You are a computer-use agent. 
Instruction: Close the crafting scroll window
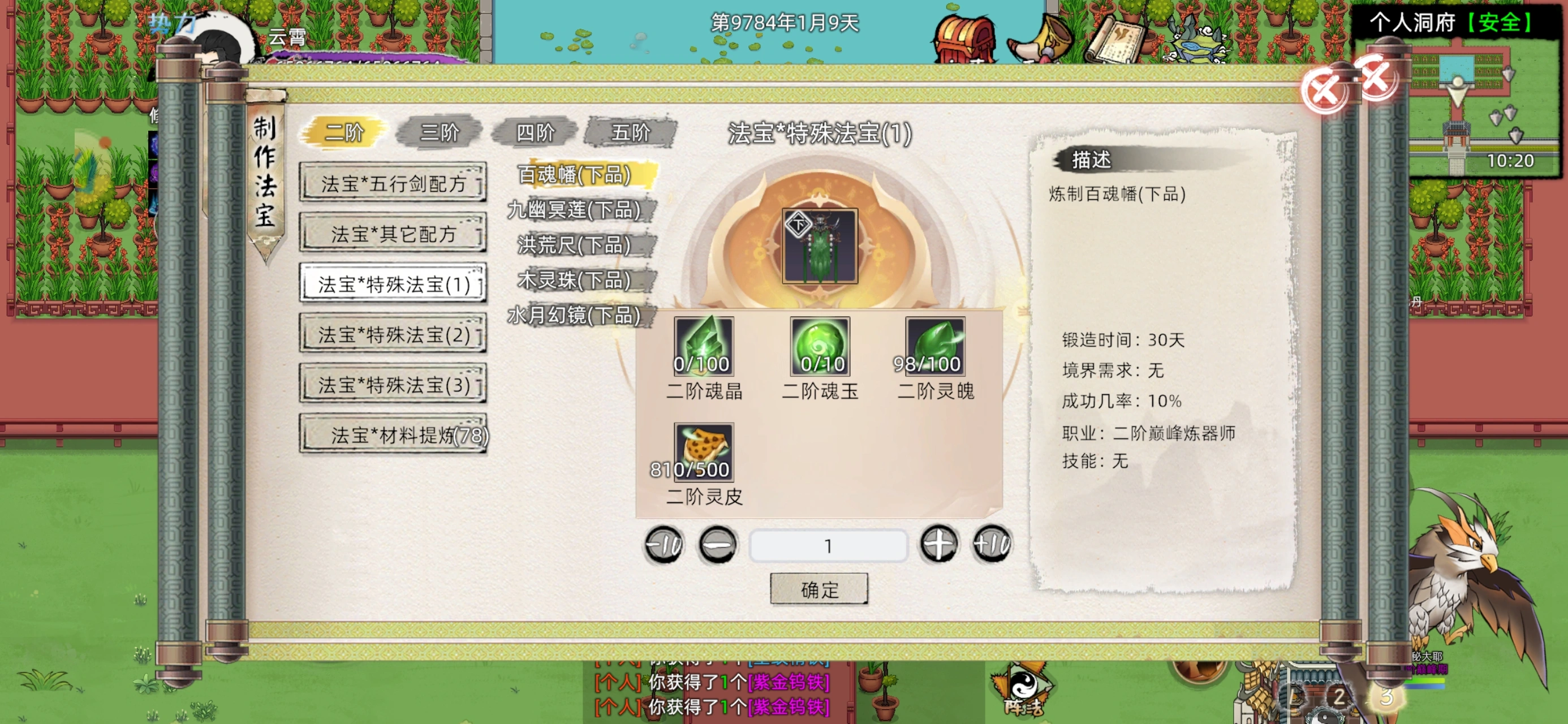click(x=1325, y=91)
